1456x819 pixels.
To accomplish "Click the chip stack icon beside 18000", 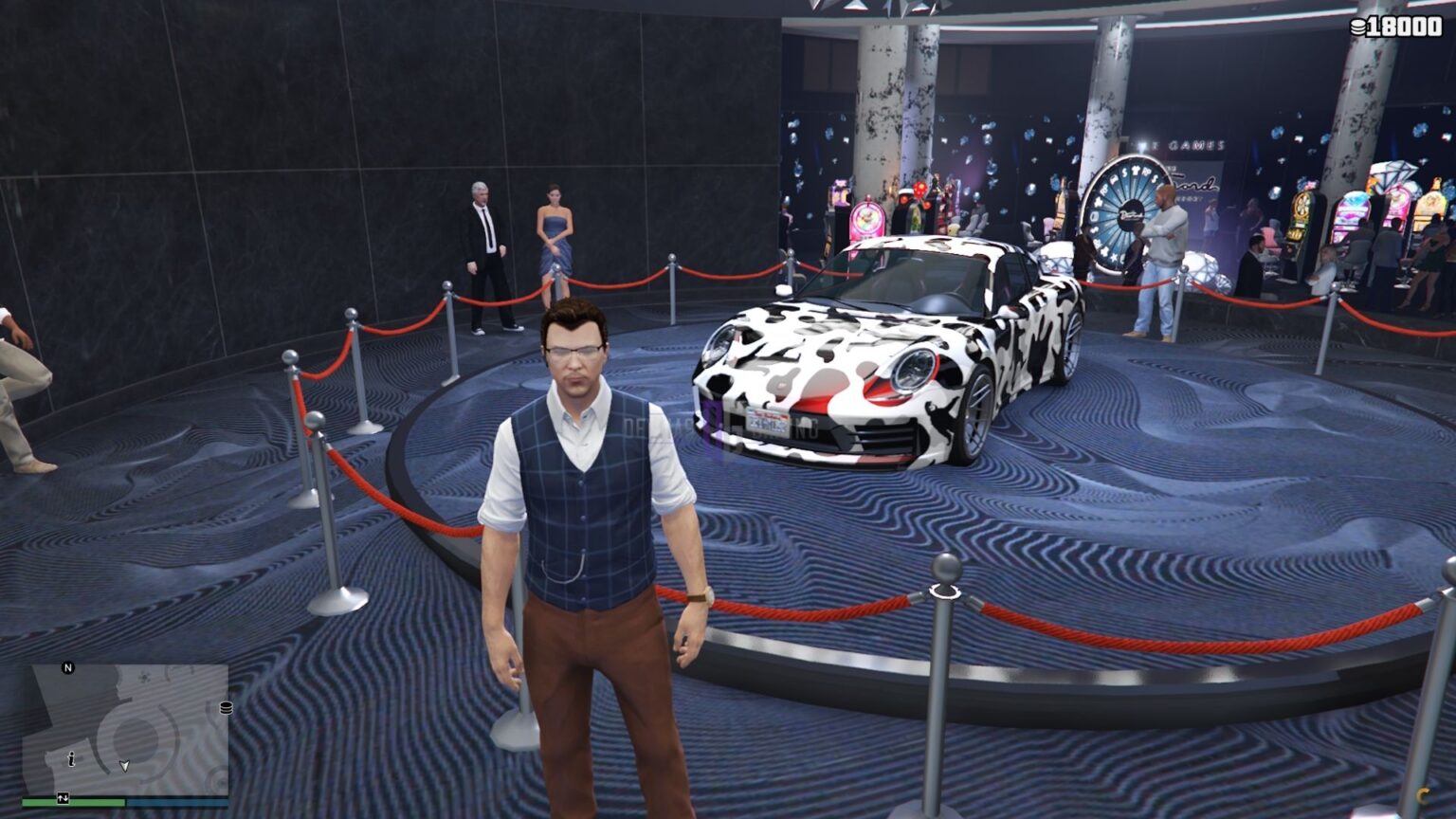I will [x=1358, y=27].
